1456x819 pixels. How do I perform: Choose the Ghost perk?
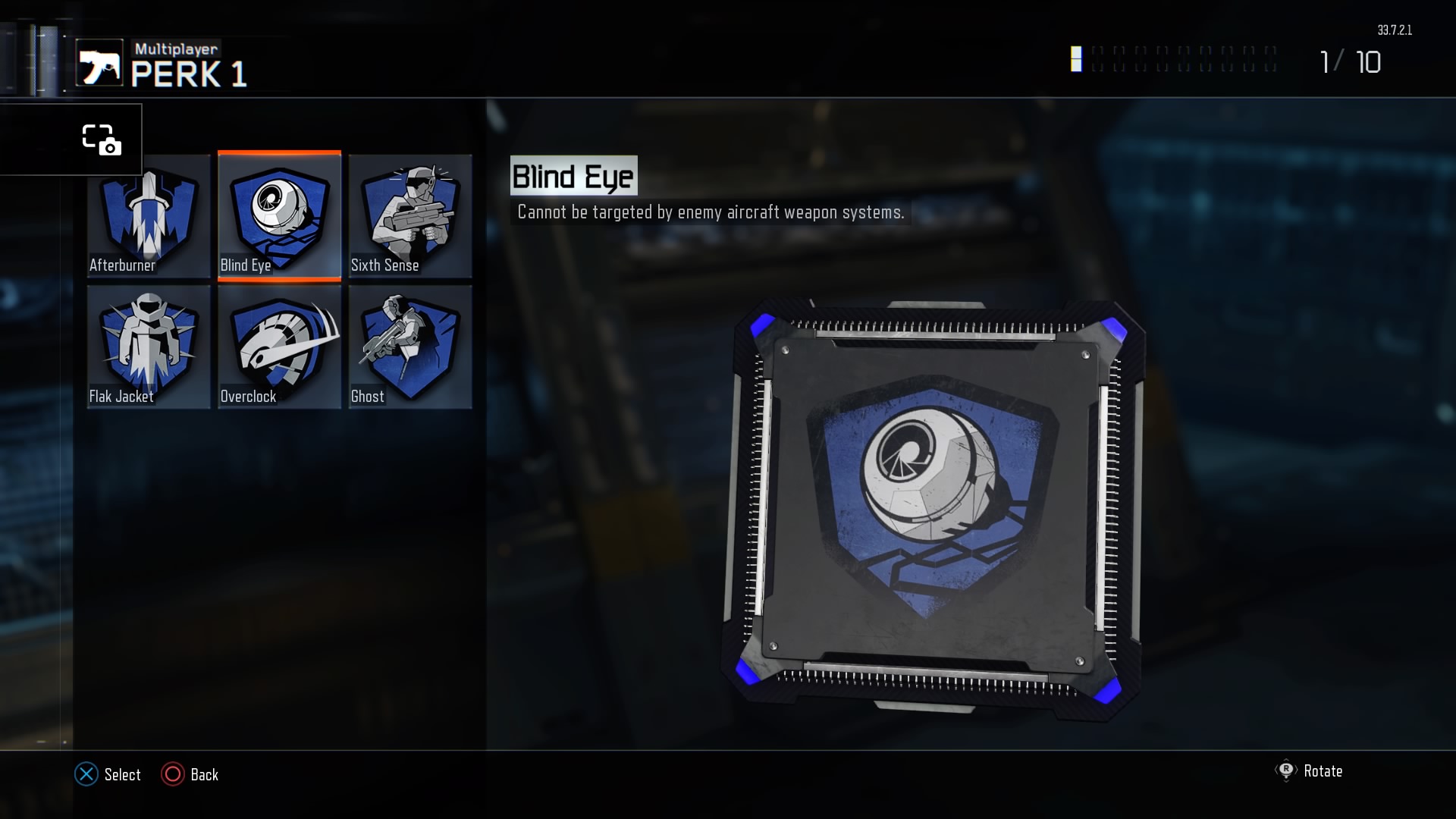[x=410, y=347]
